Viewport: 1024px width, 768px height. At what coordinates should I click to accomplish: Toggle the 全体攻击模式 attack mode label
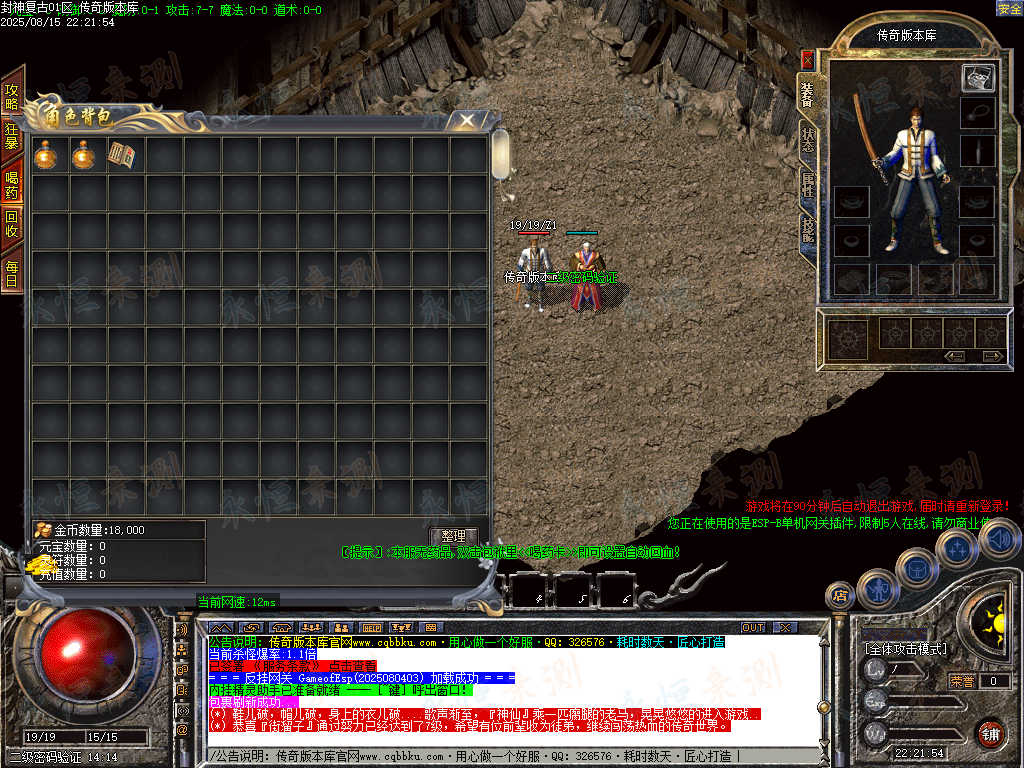pyautogui.click(x=904, y=648)
